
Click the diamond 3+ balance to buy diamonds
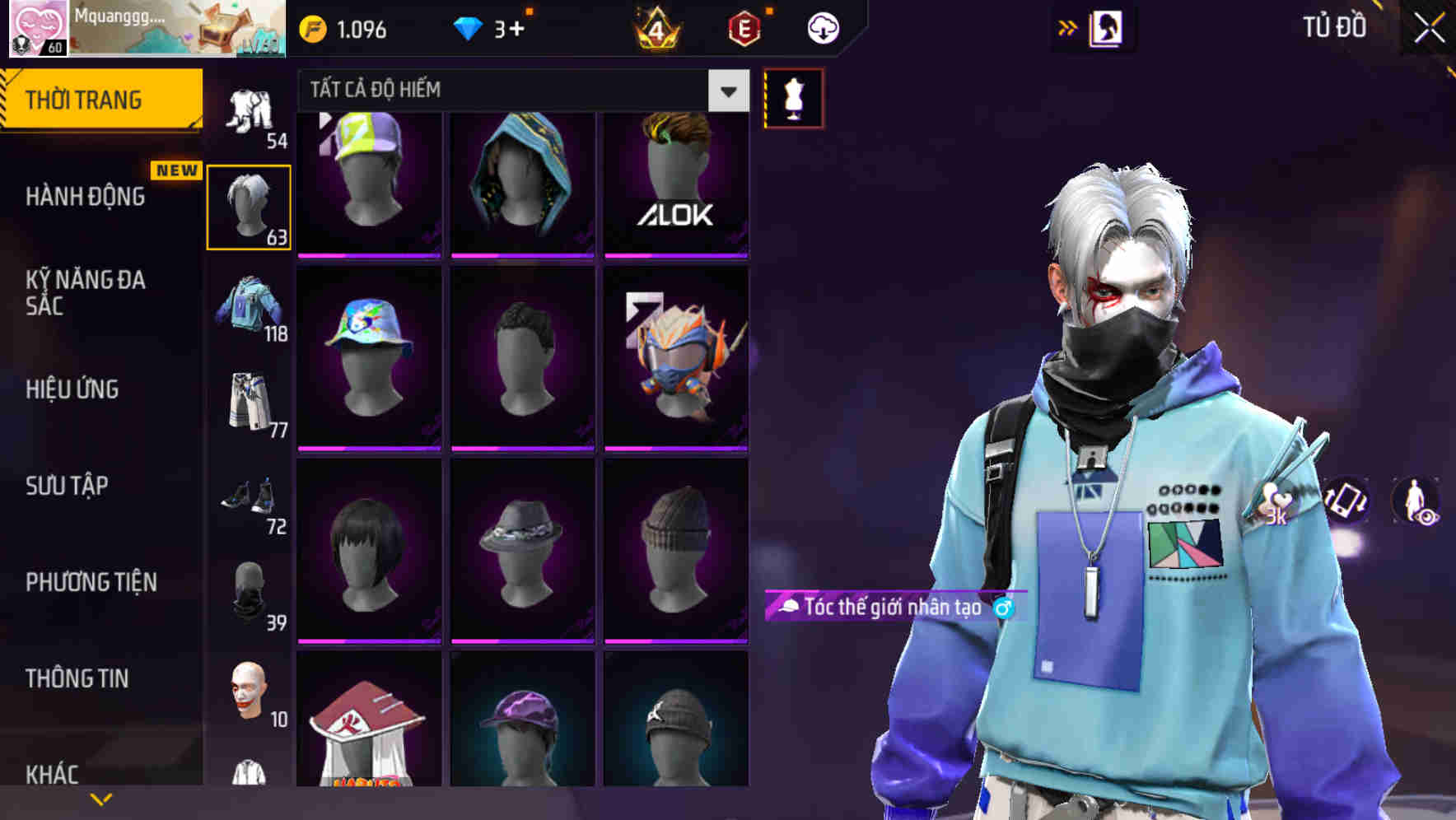[x=494, y=27]
